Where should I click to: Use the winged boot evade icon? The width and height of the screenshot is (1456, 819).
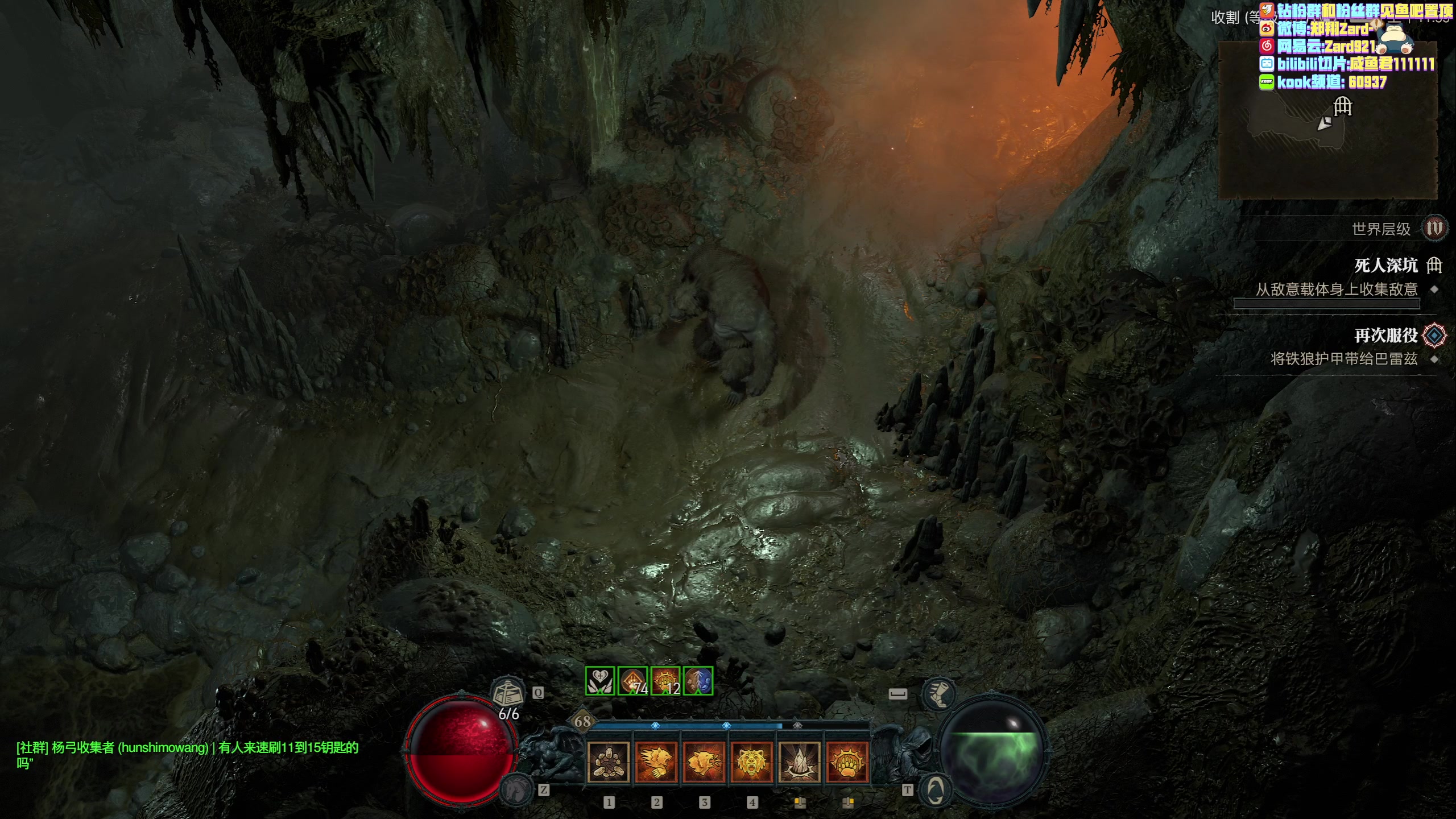(x=938, y=695)
